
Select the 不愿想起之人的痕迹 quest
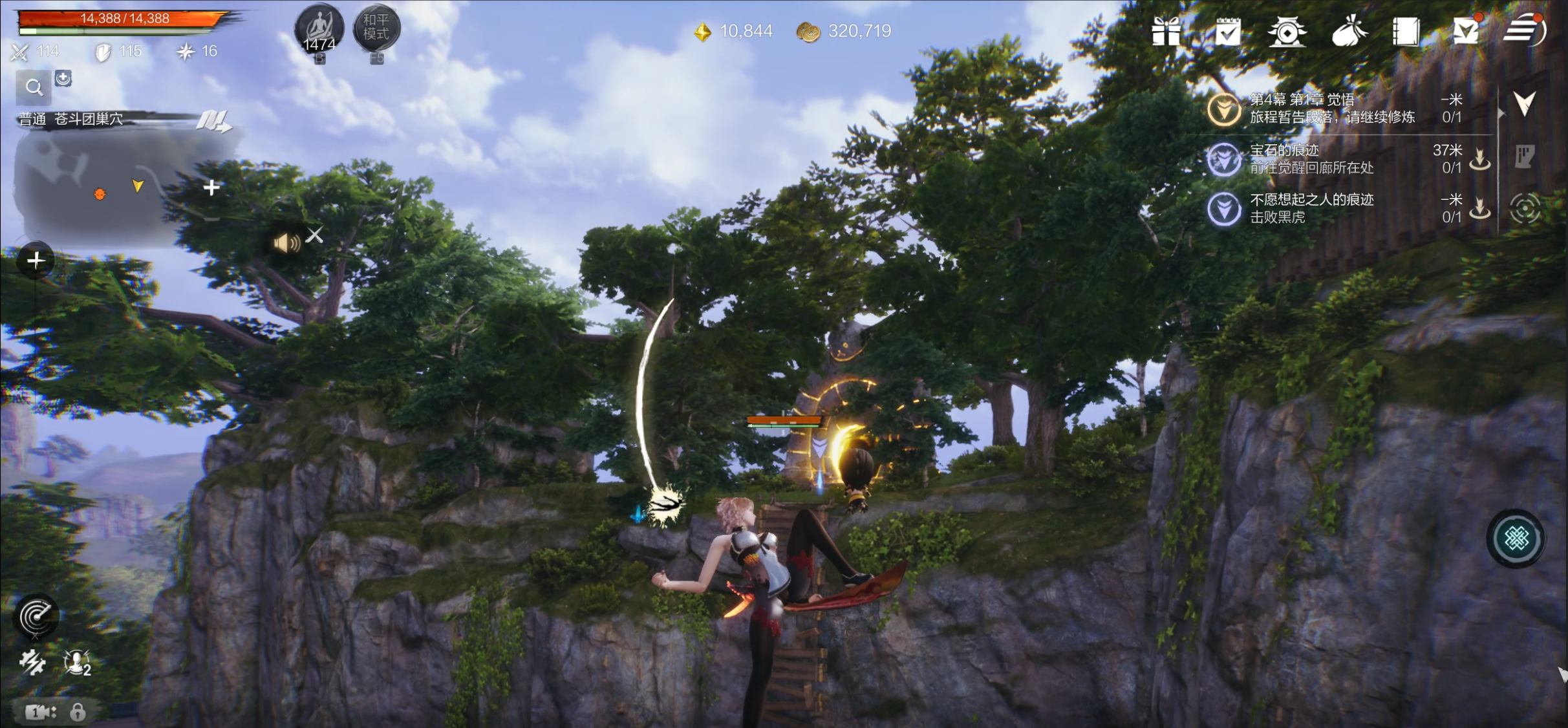coord(1313,208)
